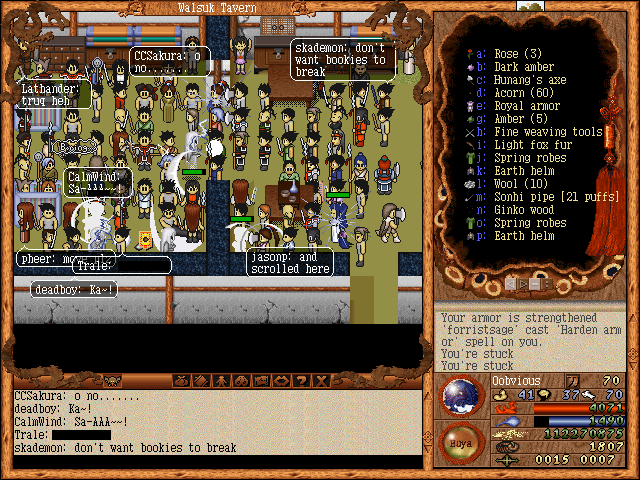
Task: Click the X button on the toolbar
Action: tap(320, 380)
